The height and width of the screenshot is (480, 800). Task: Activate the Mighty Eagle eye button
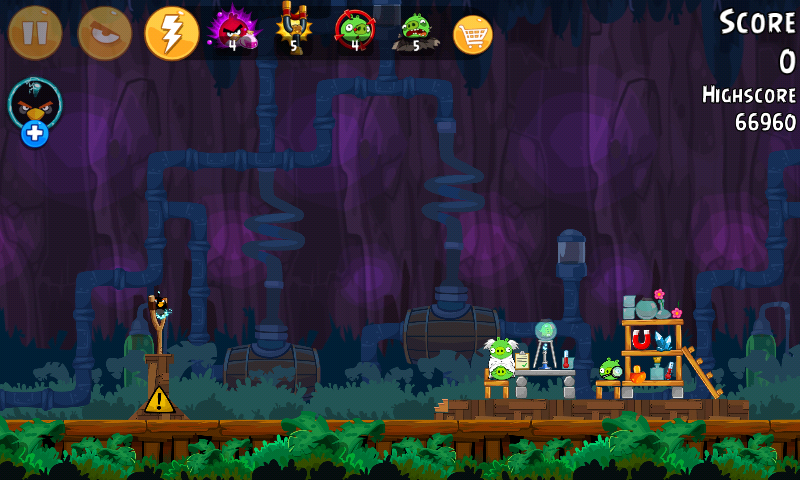[x=104, y=33]
